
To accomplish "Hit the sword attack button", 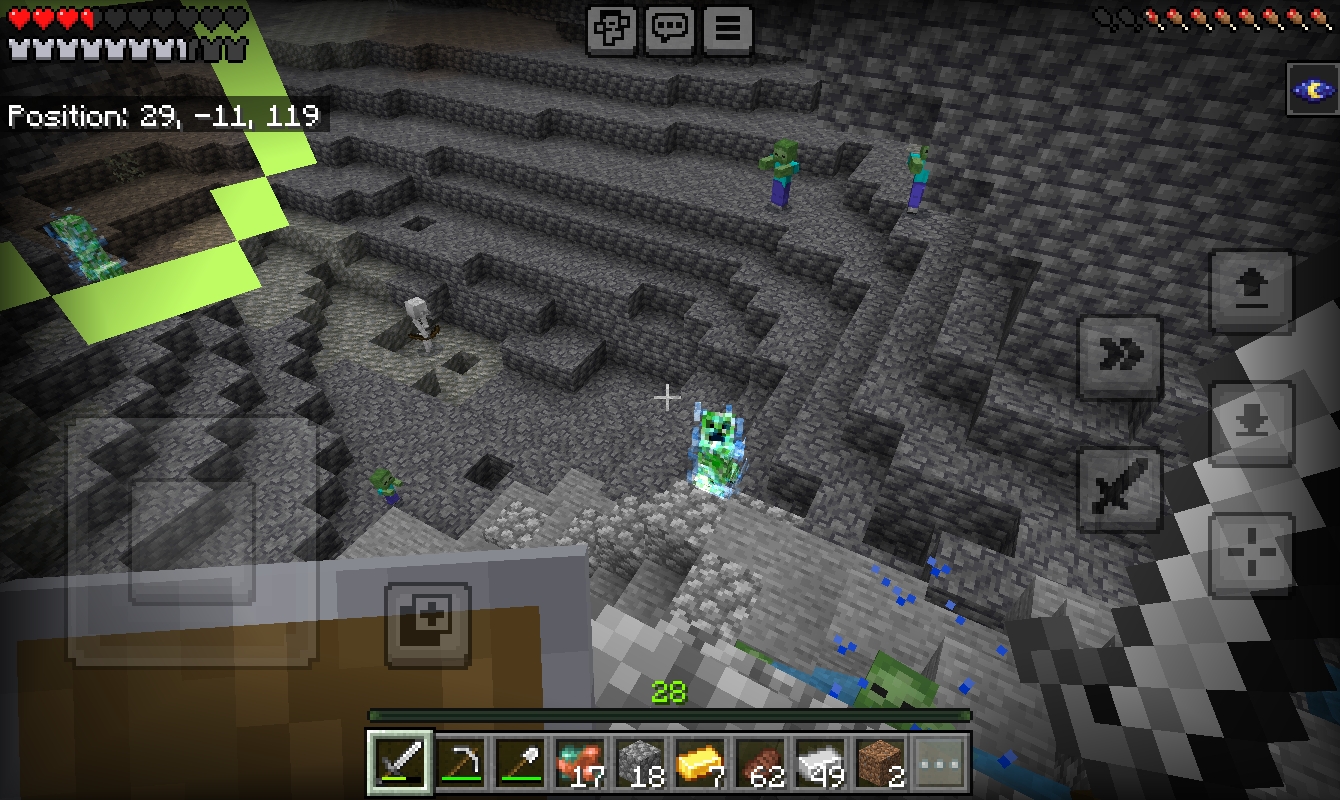I will click(x=1119, y=490).
